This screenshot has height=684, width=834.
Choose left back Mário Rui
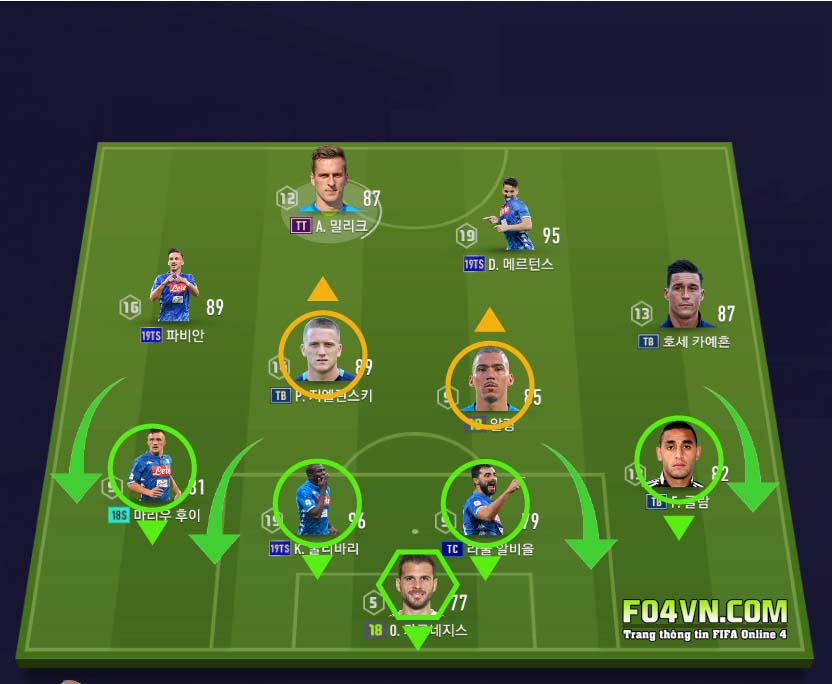coord(151,467)
